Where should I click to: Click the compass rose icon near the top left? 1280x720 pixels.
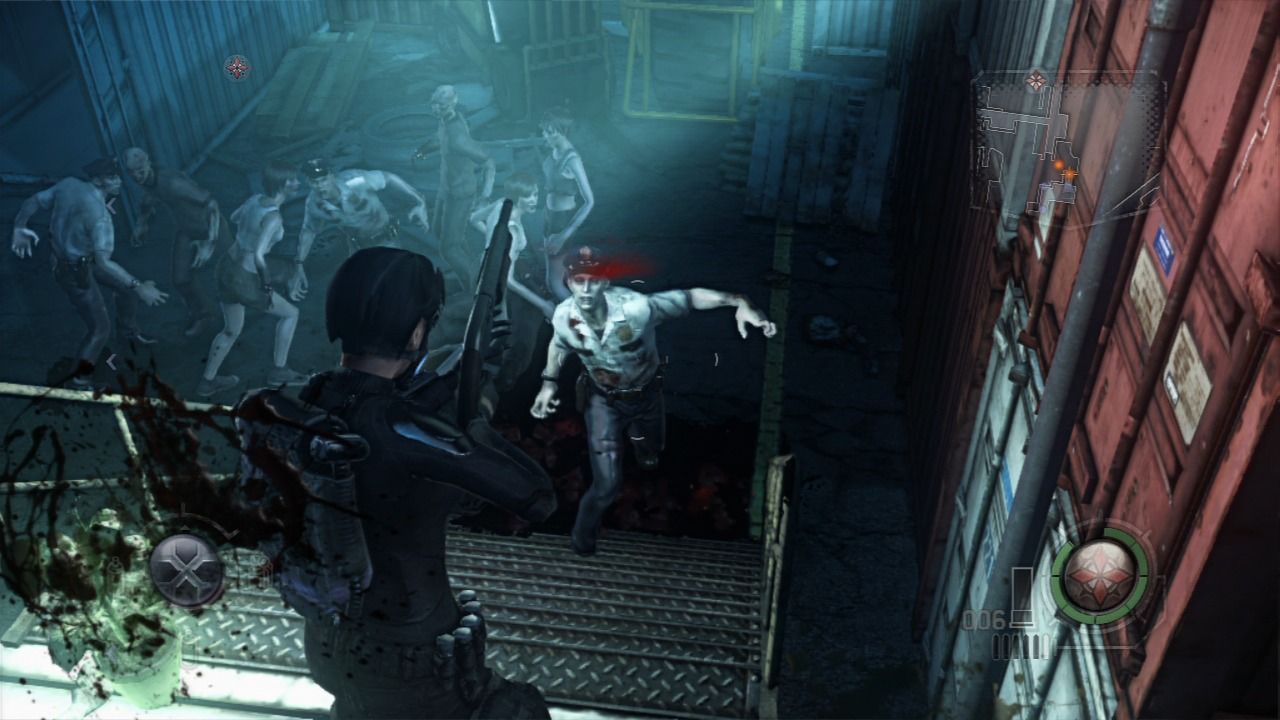[x=237, y=69]
